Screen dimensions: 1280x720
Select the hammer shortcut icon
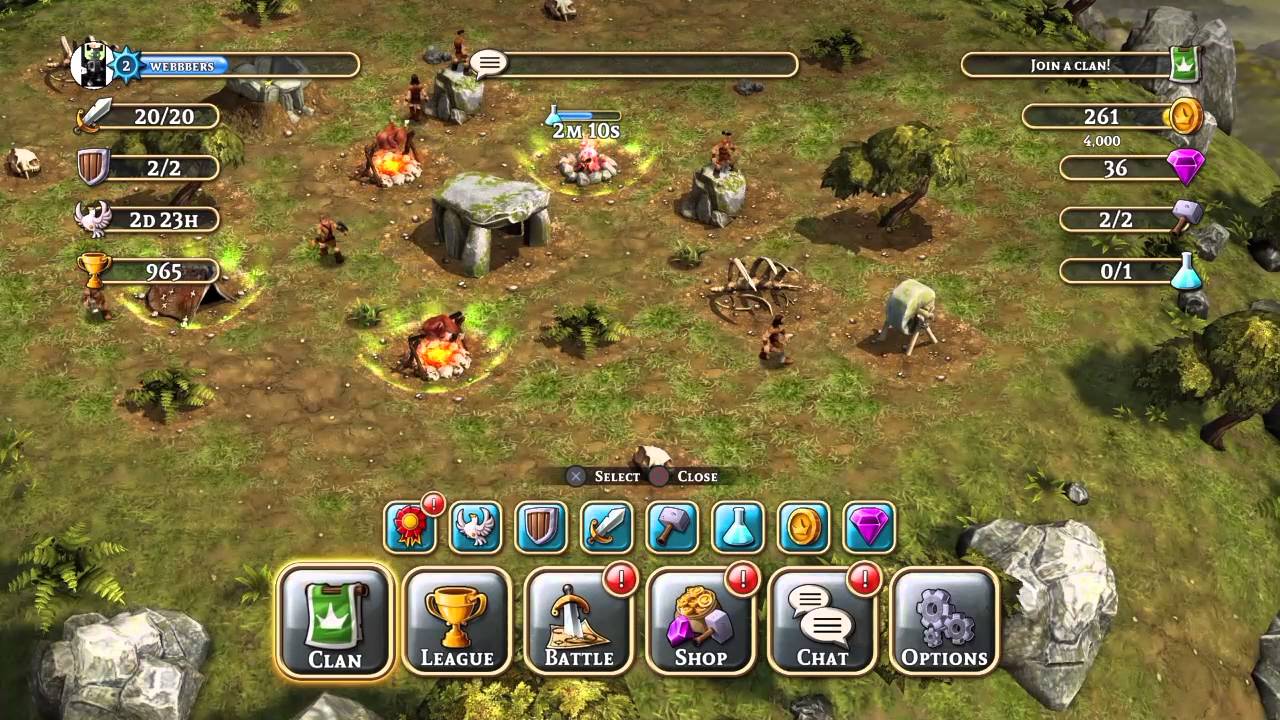(x=672, y=527)
